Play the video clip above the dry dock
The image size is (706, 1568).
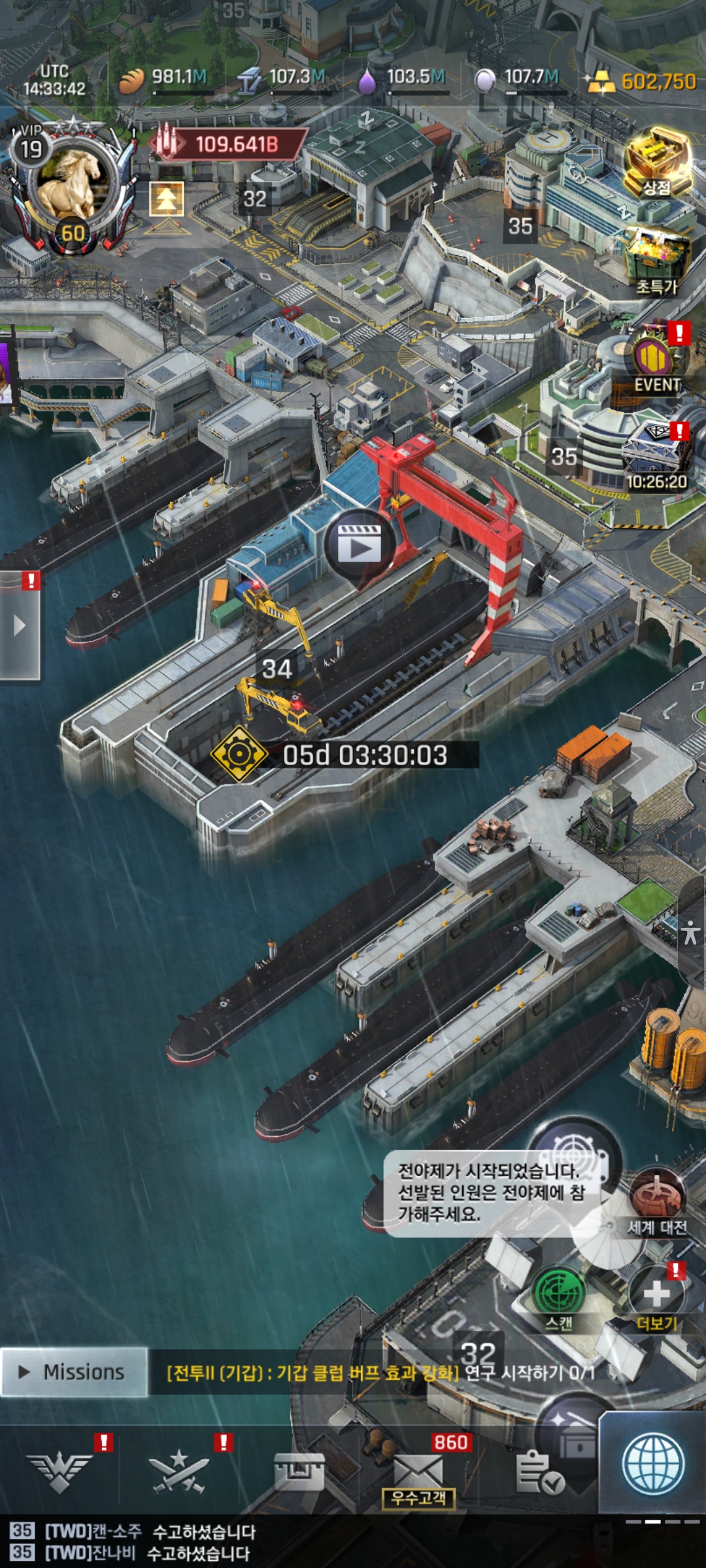(359, 544)
